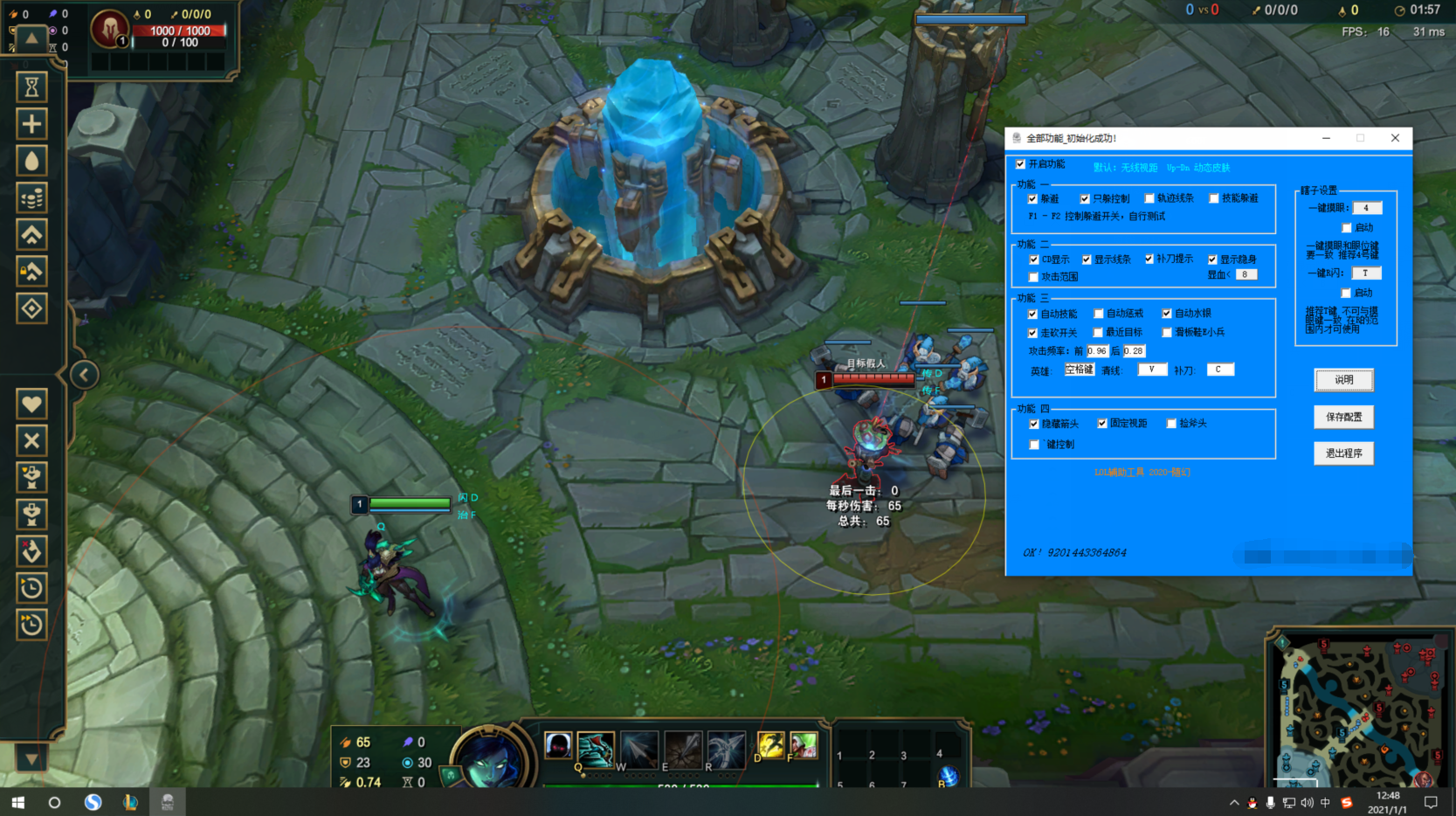
Task: Use the Flash summoner spell
Action: [769, 745]
